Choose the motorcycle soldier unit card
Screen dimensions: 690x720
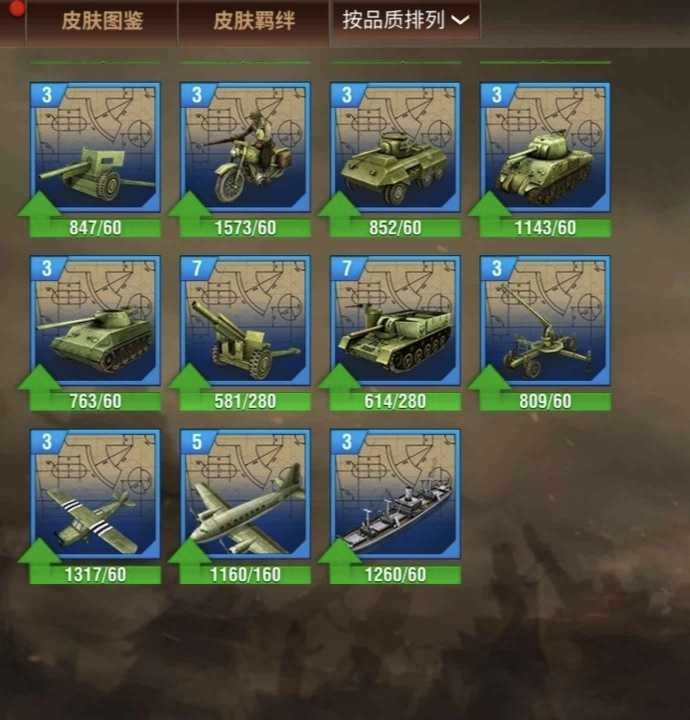click(245, 150)
